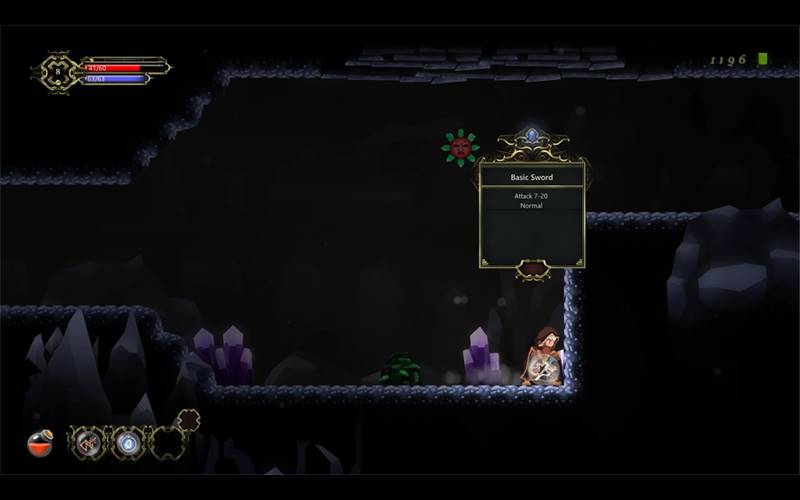Activate the blue orb skill slot

click(128, 442)
